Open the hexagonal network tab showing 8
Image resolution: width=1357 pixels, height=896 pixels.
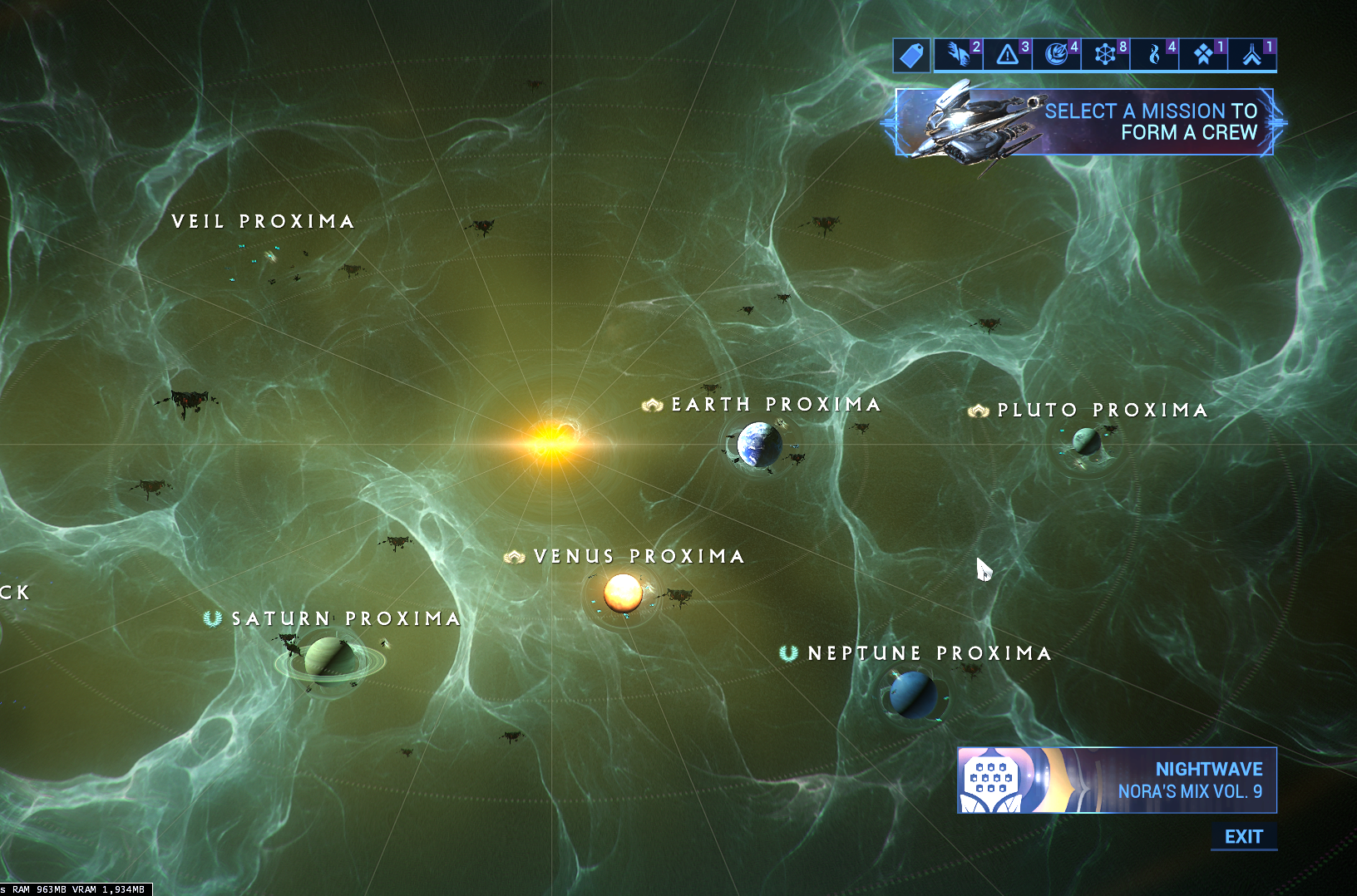click(x=1105, y=55)
